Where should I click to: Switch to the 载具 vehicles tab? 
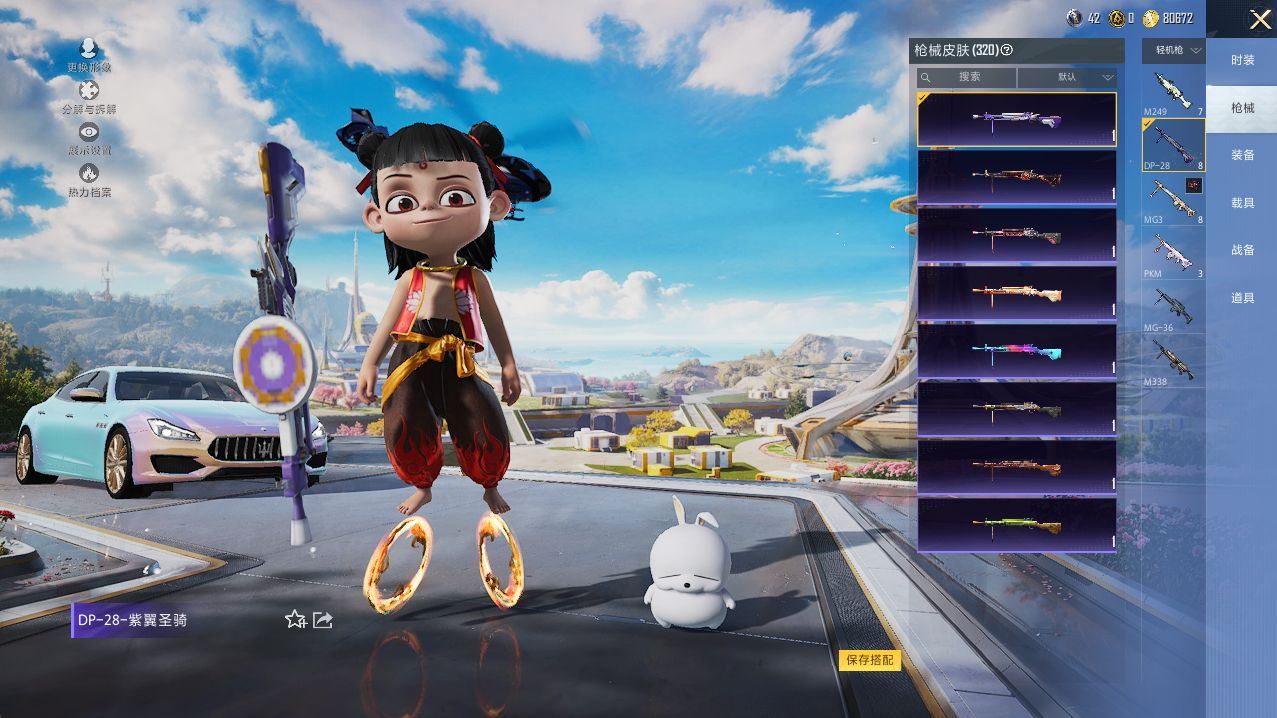1242,203
